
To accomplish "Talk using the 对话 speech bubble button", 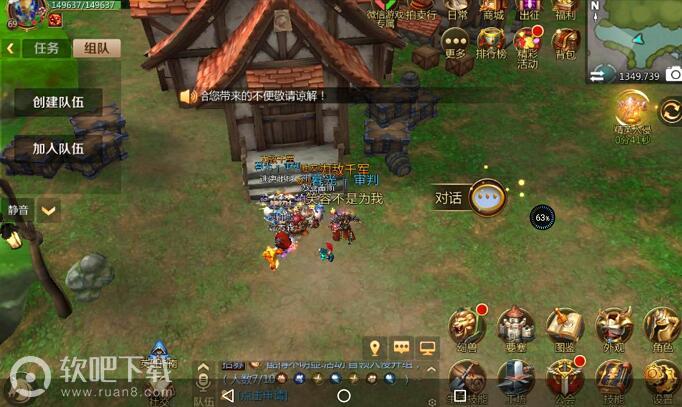I will point(487,196).
